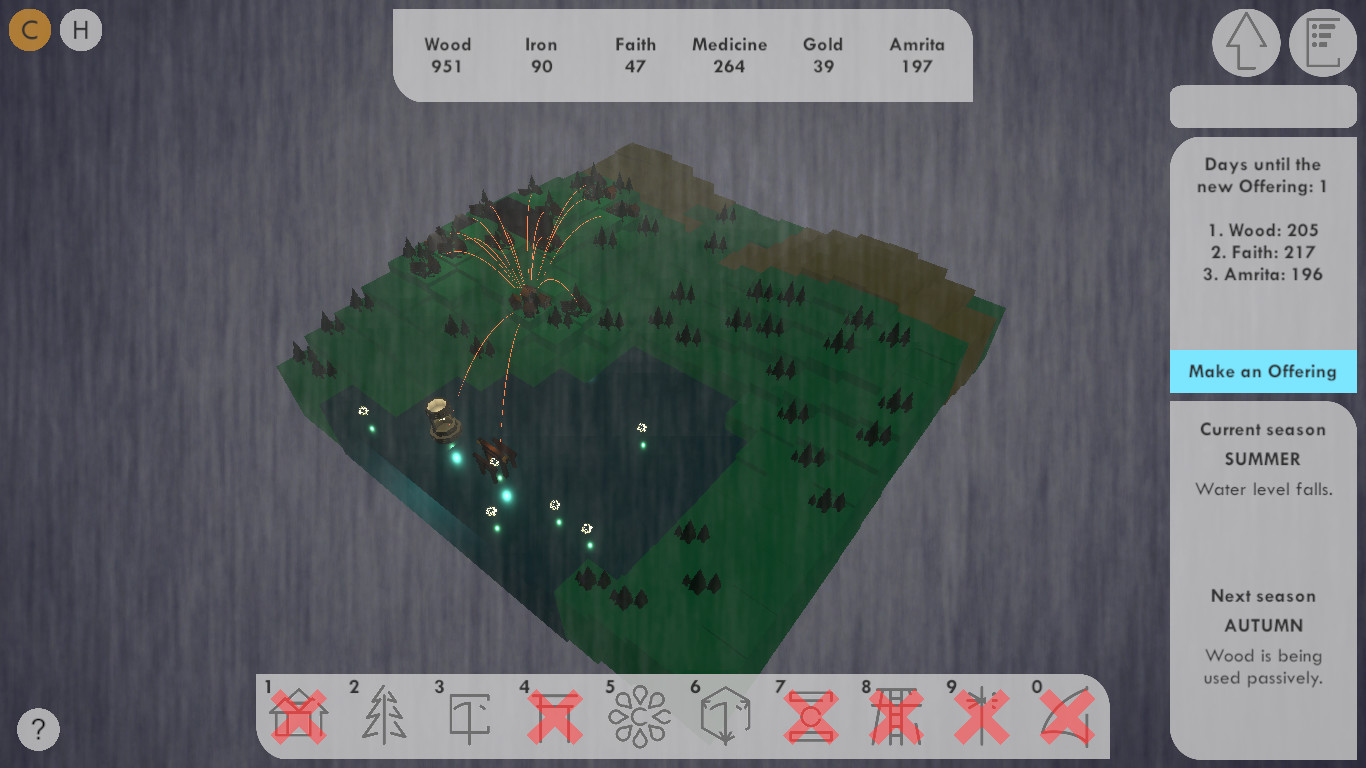Open the upgrades panel via the arrow icon
This screenshot has height=768, width=1366.
pyautogui.click(x=1245, y=42)
